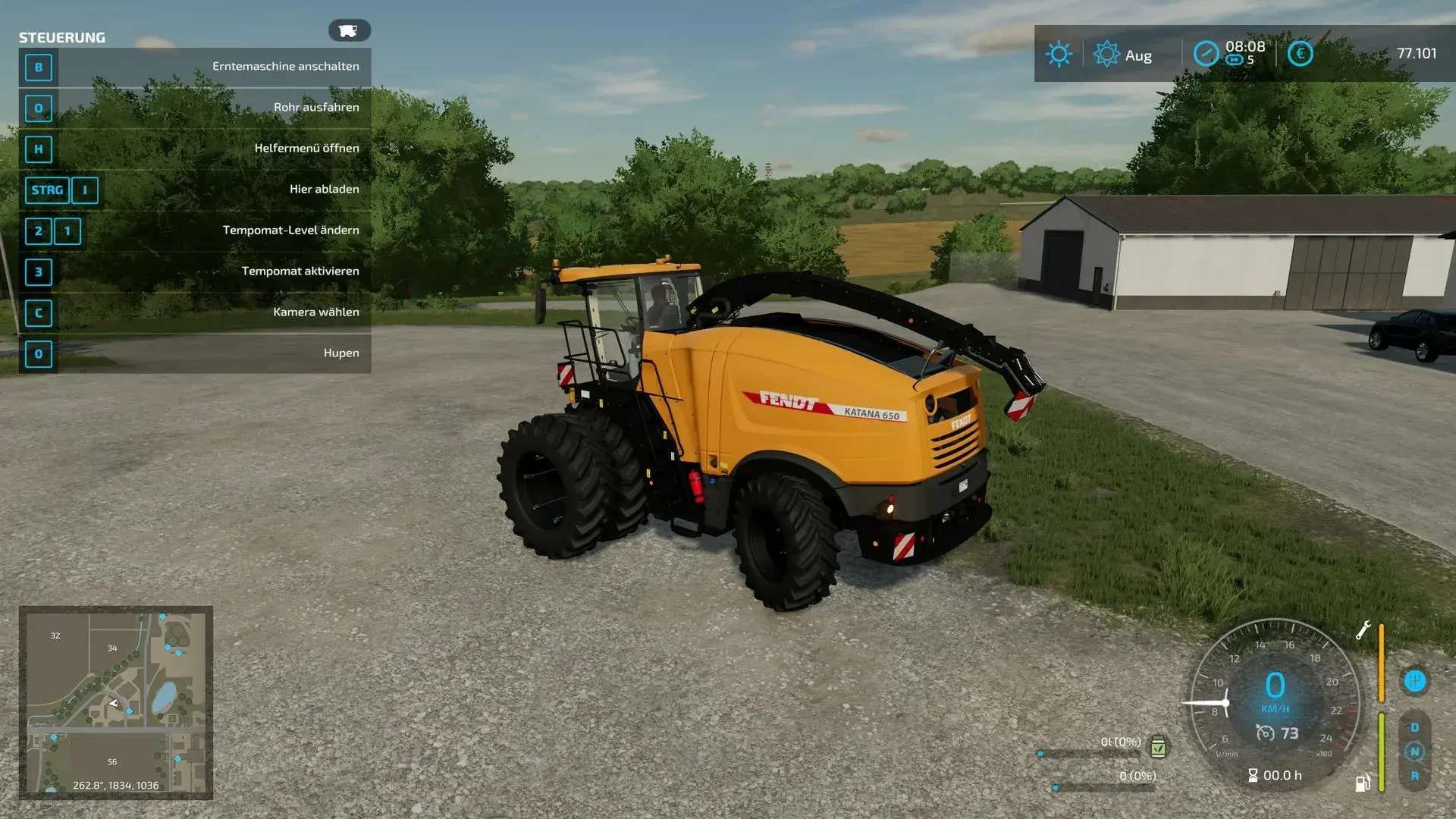
Task: Choose the D drive gear indicator
Action: click(x=1414, y=727)
